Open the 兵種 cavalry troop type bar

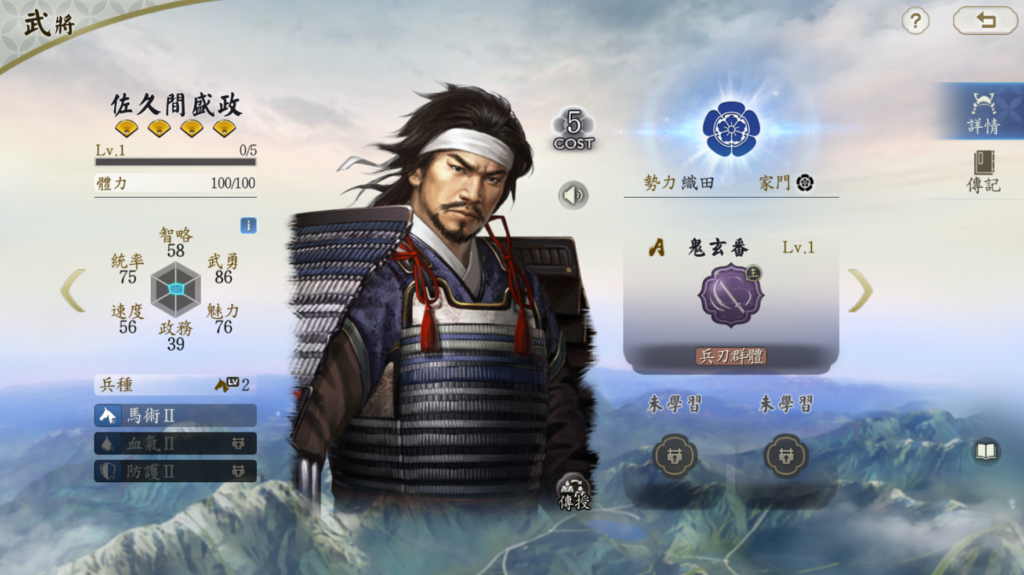pyautogui.click(x=175, y=384)
